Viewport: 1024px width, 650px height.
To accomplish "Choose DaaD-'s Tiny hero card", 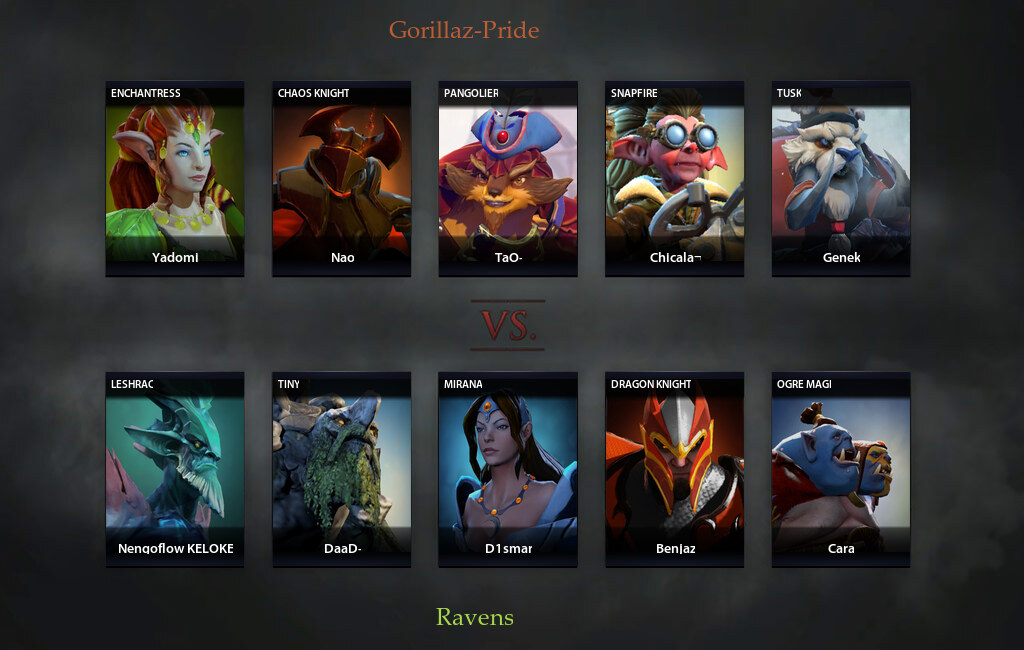I will (342, 470).
